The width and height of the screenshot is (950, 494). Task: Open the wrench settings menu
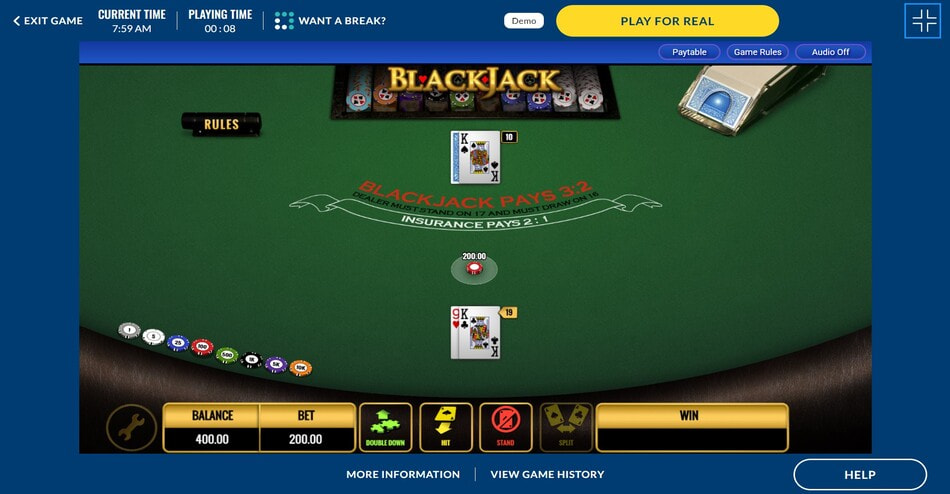tap(131, 428)
